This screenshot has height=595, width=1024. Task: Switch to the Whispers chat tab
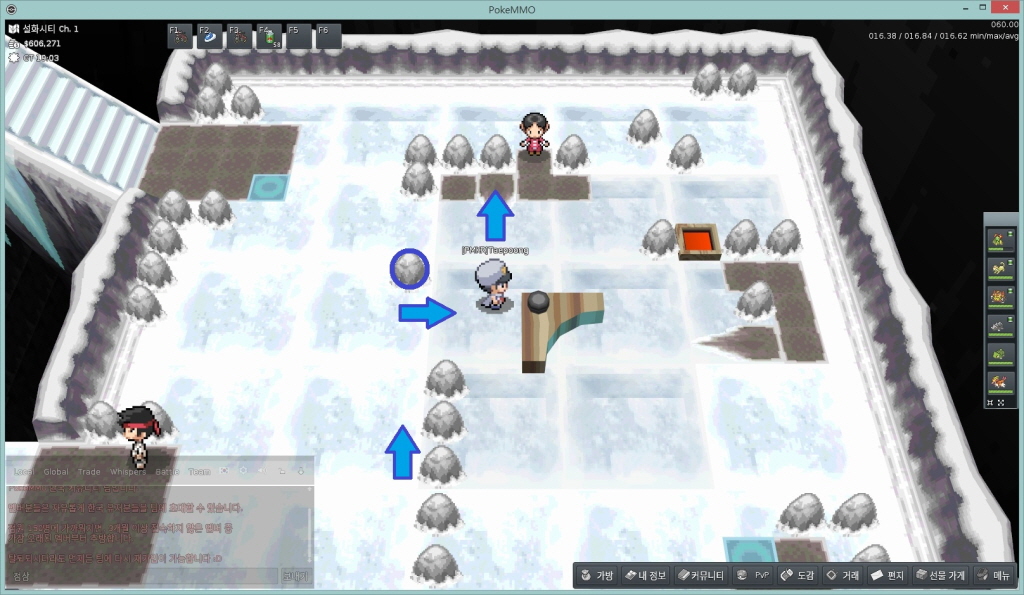pyautogui.click(x=127, y=471)
